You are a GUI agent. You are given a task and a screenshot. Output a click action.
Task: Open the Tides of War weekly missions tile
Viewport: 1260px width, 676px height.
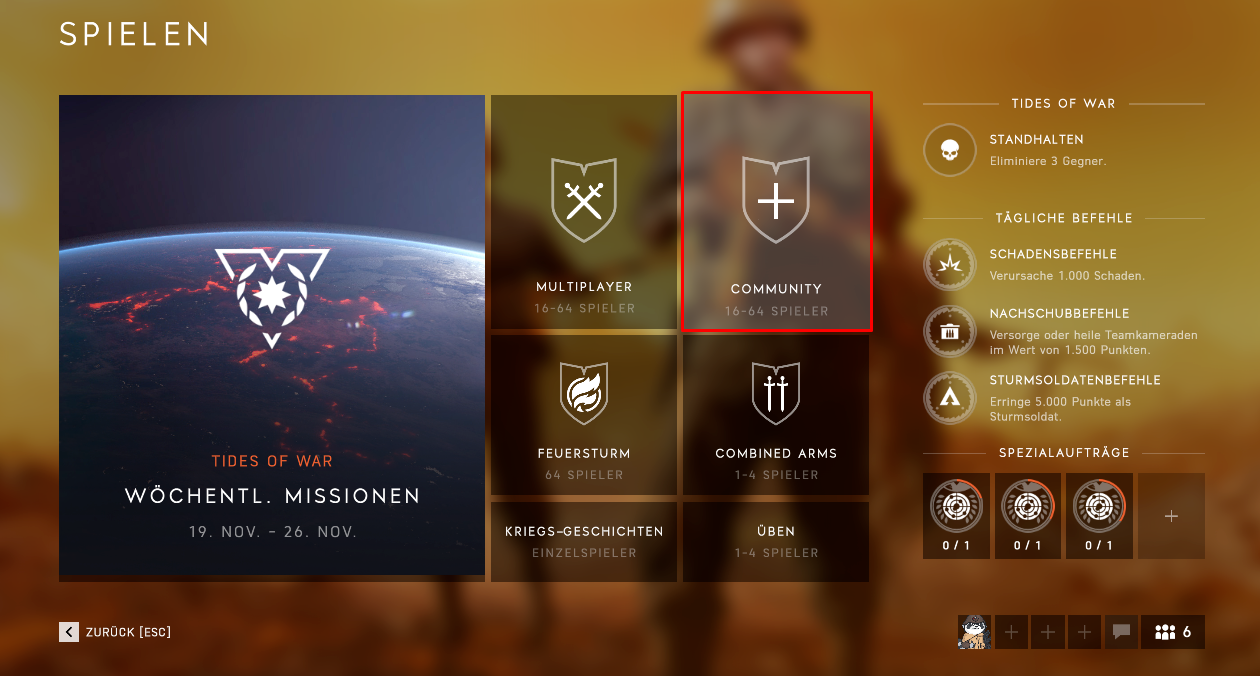pyautogui.click(x=272, y=337)
